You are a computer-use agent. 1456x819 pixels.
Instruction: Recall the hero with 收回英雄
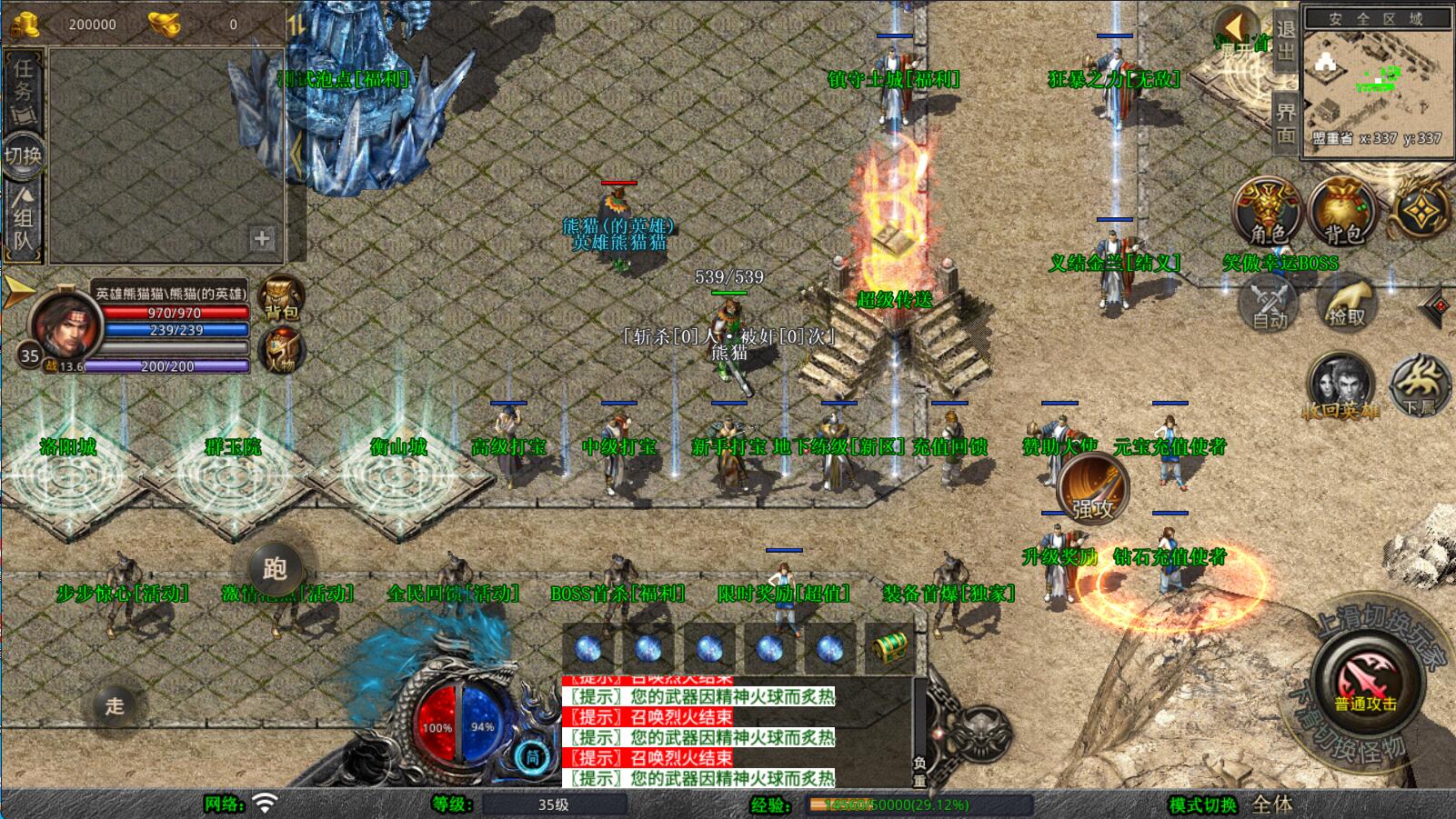tap(1340, 385)
